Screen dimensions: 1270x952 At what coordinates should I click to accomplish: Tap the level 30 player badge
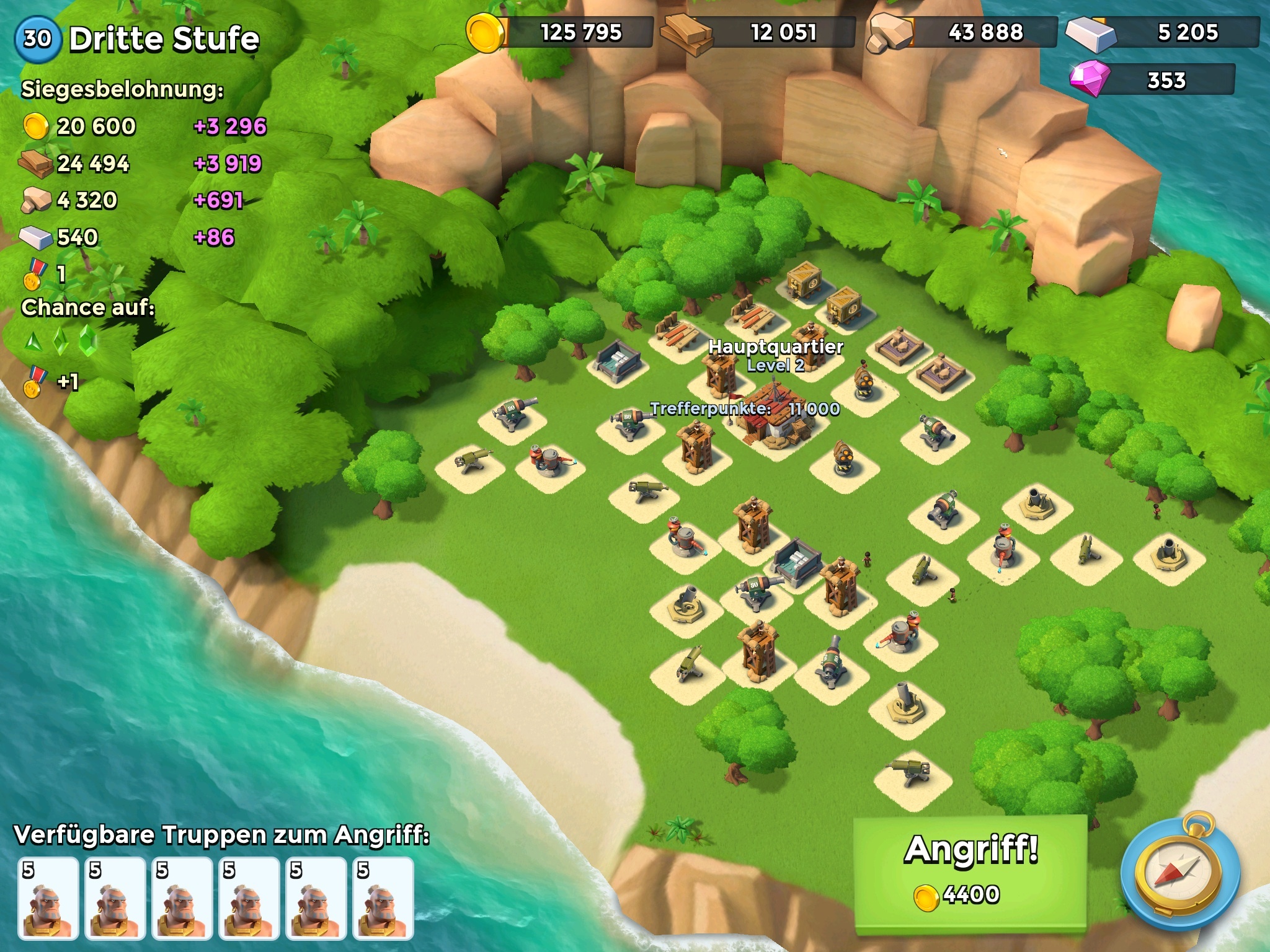(37, 38)
